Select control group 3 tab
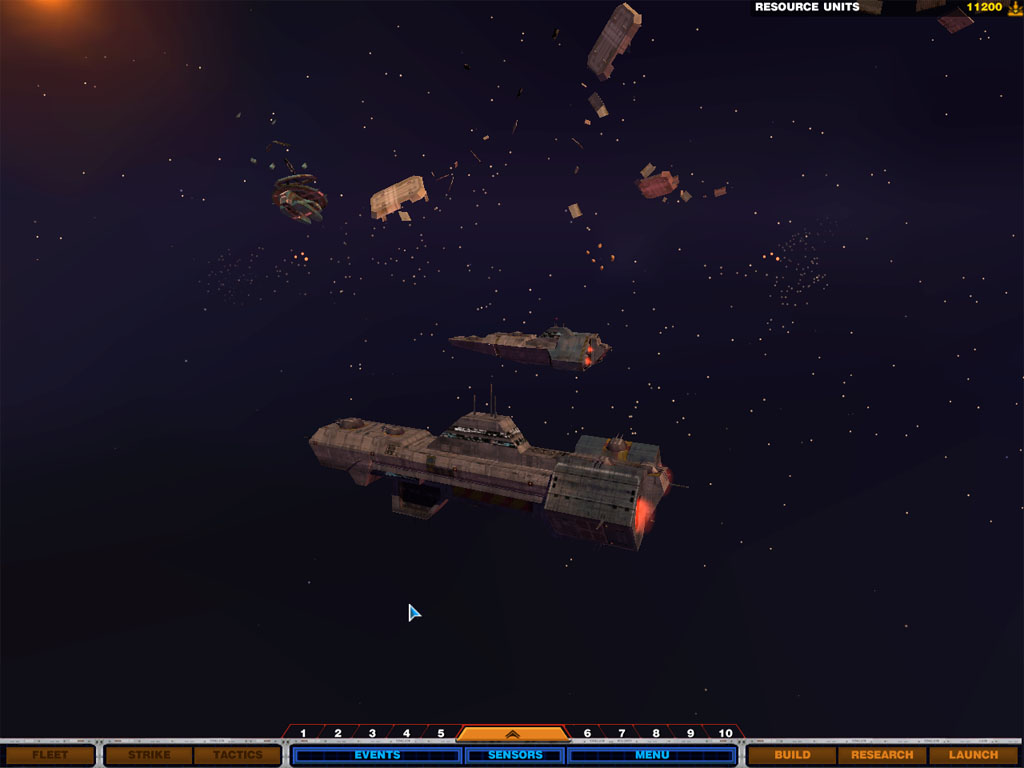 372,733
